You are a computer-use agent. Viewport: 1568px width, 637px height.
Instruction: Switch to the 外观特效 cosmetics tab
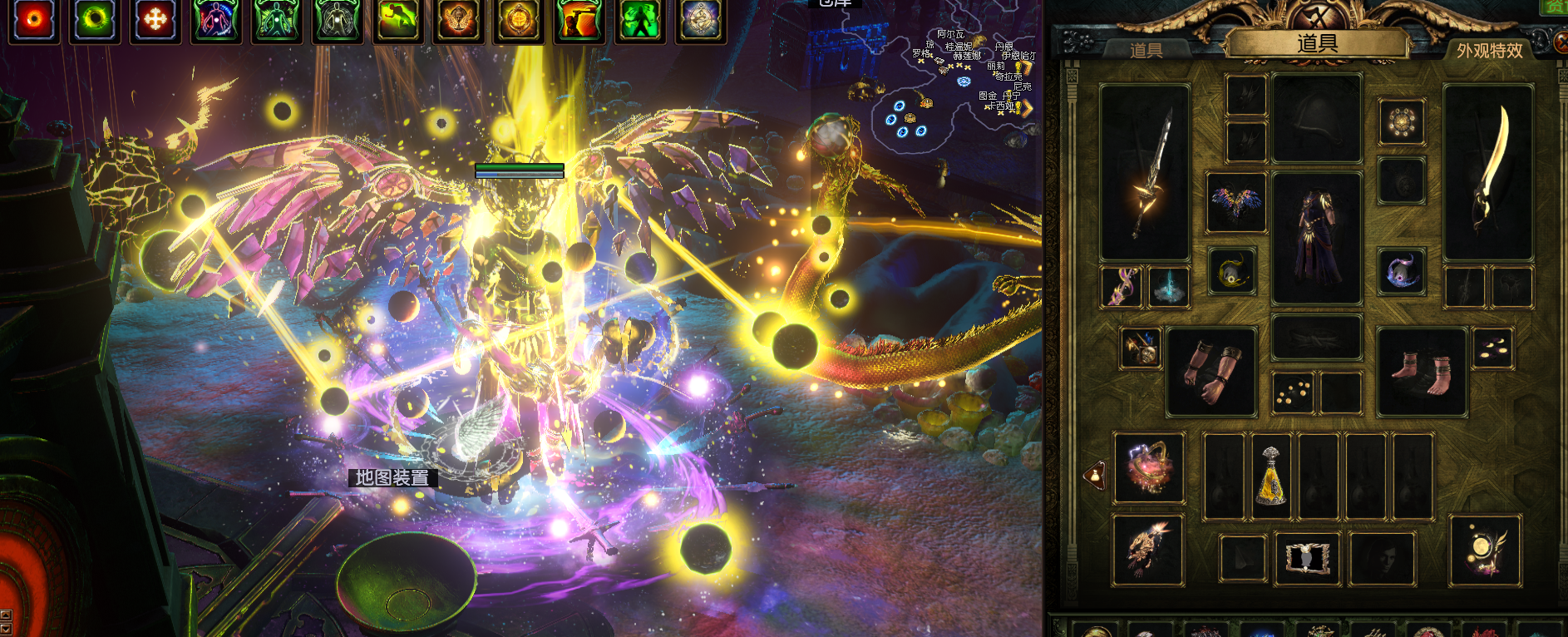pyautogui.click(x=1489, y=51)
